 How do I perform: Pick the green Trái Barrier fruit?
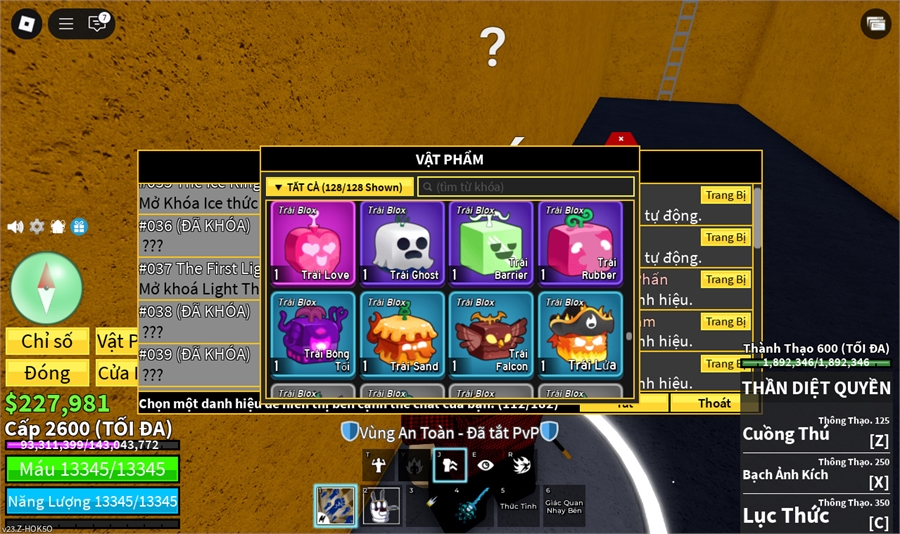490,244
